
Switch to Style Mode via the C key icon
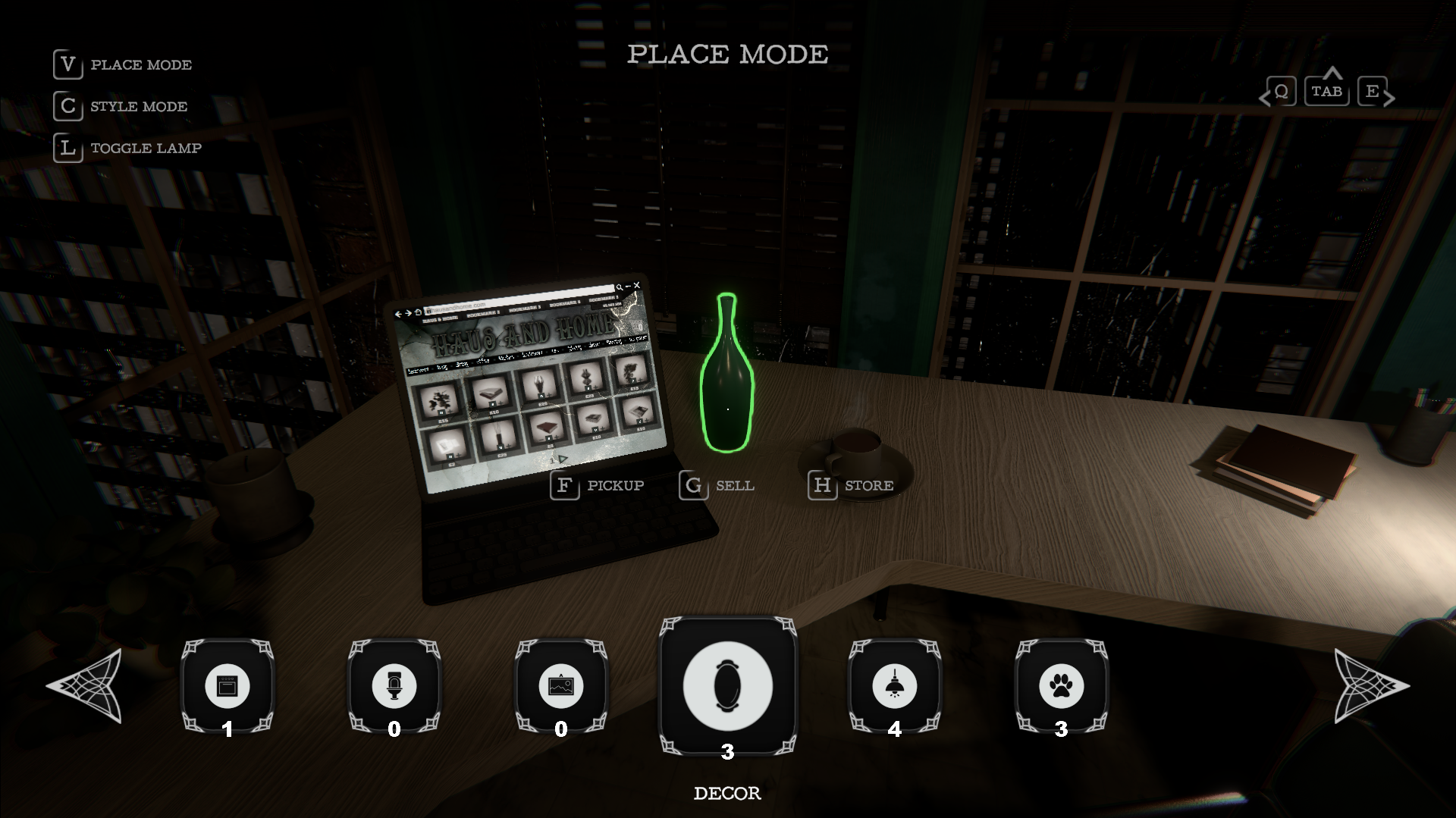click(67, 107)
